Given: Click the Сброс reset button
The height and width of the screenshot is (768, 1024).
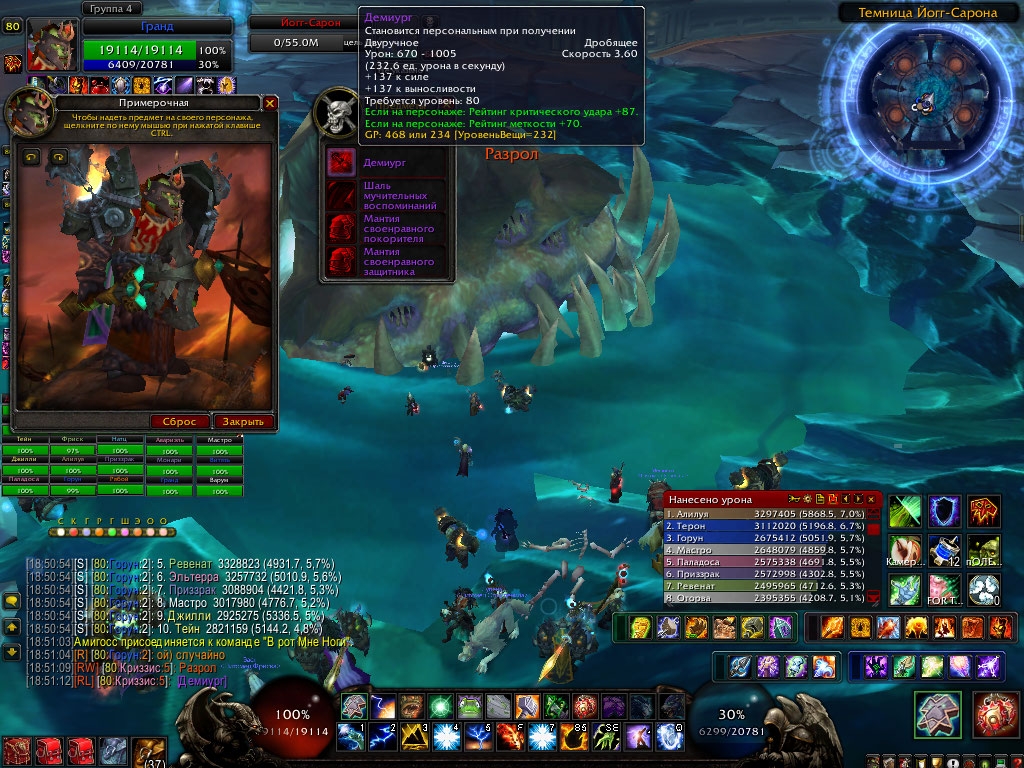Looking at the screenshot, I should click(179, 422).
